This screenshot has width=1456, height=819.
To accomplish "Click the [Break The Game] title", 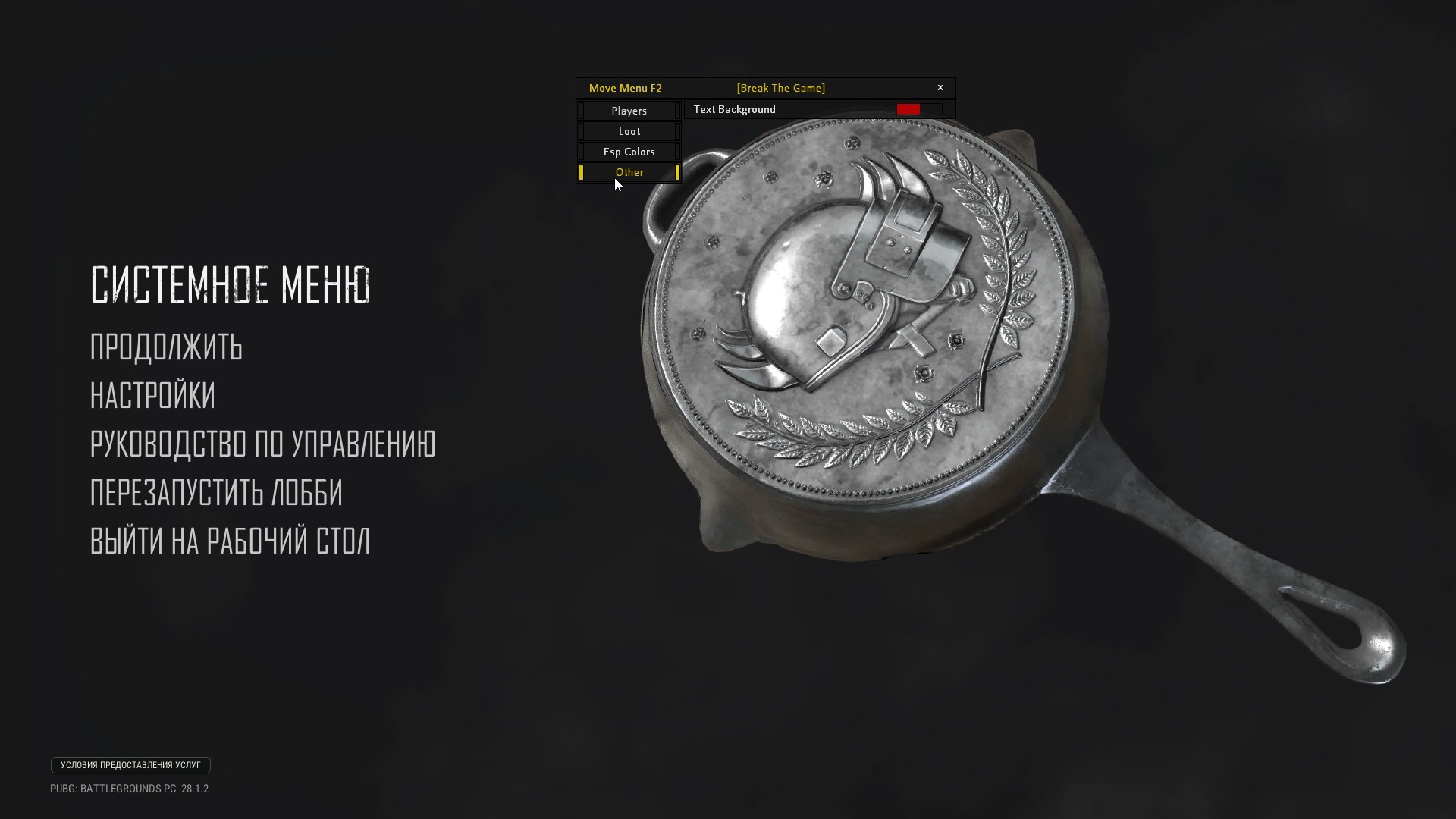I will pyautogui.click(x=780, y=87).
